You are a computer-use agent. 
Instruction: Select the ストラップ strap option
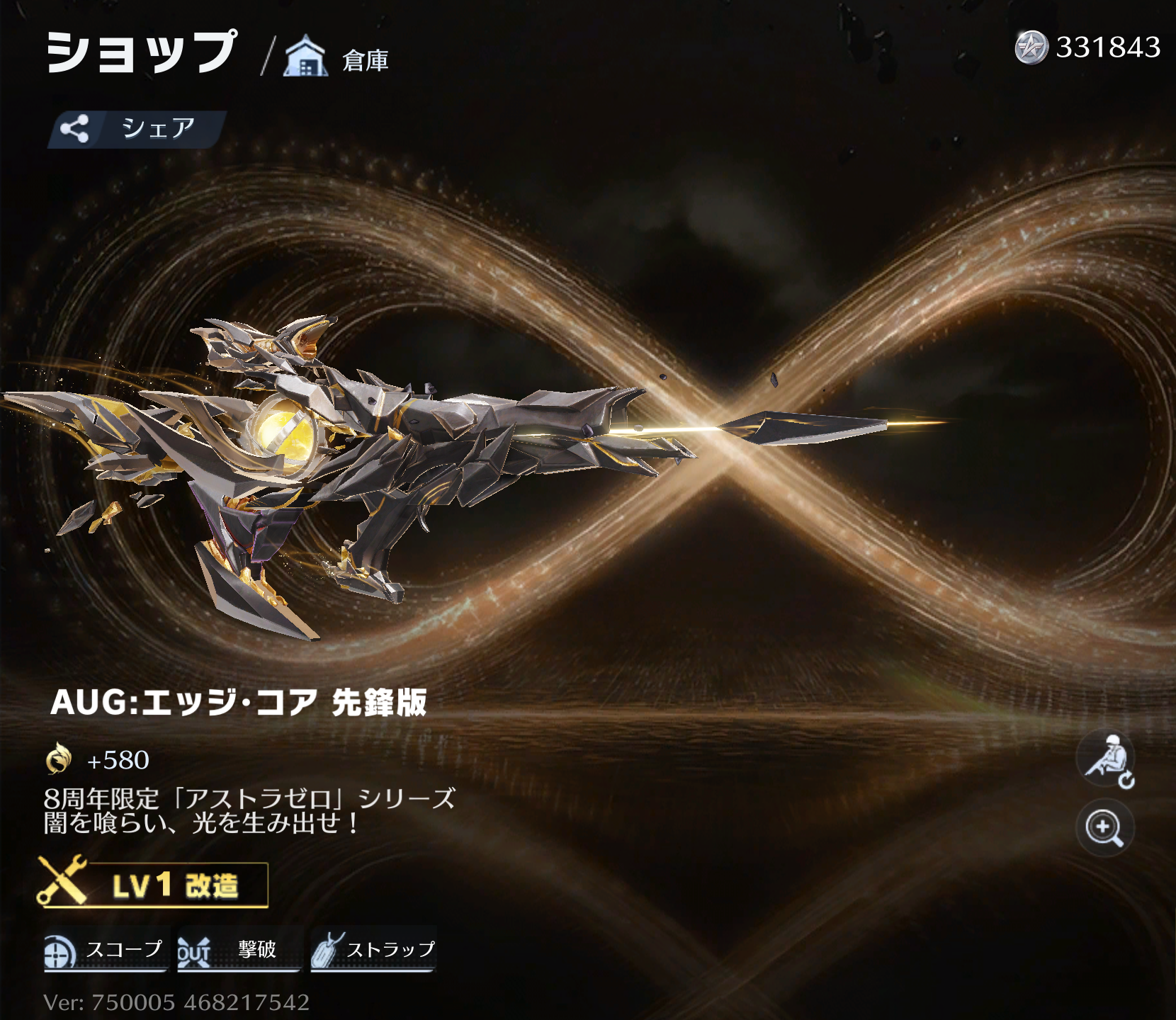(x=373, y=950)
